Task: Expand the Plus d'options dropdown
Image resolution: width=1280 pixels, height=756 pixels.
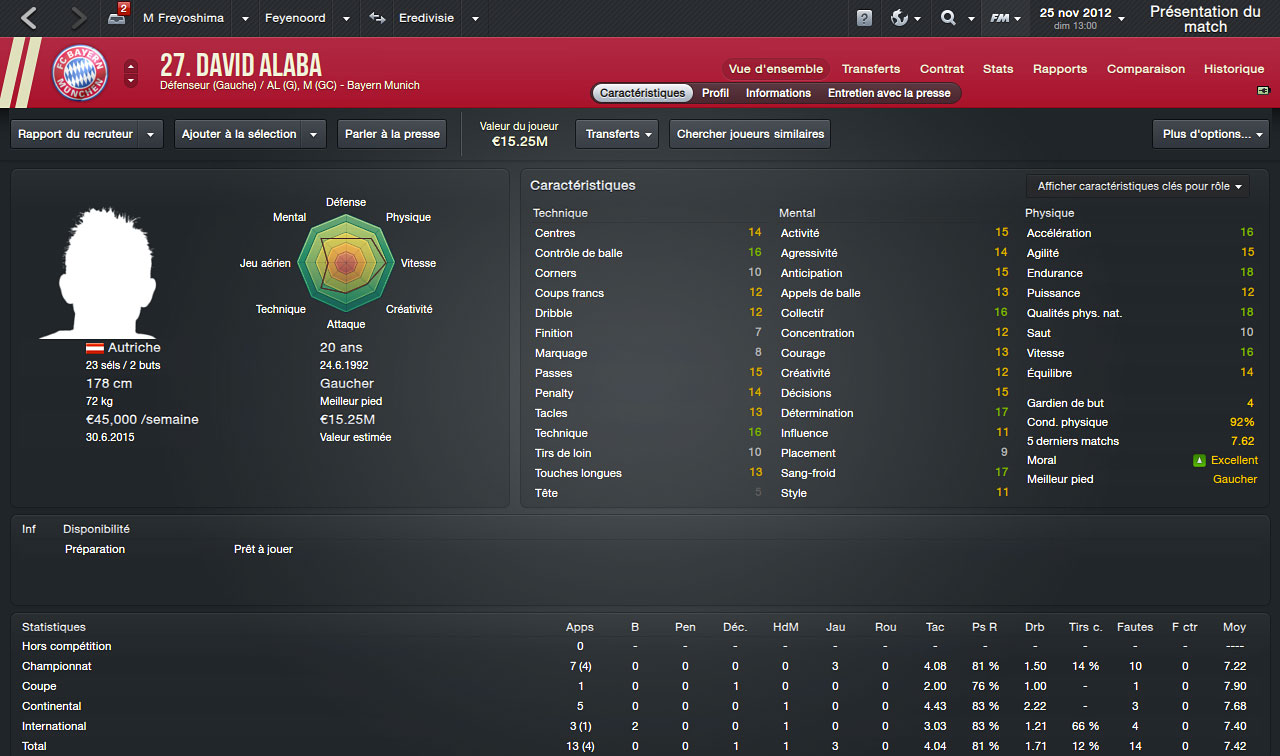Action: (1210, 134)
